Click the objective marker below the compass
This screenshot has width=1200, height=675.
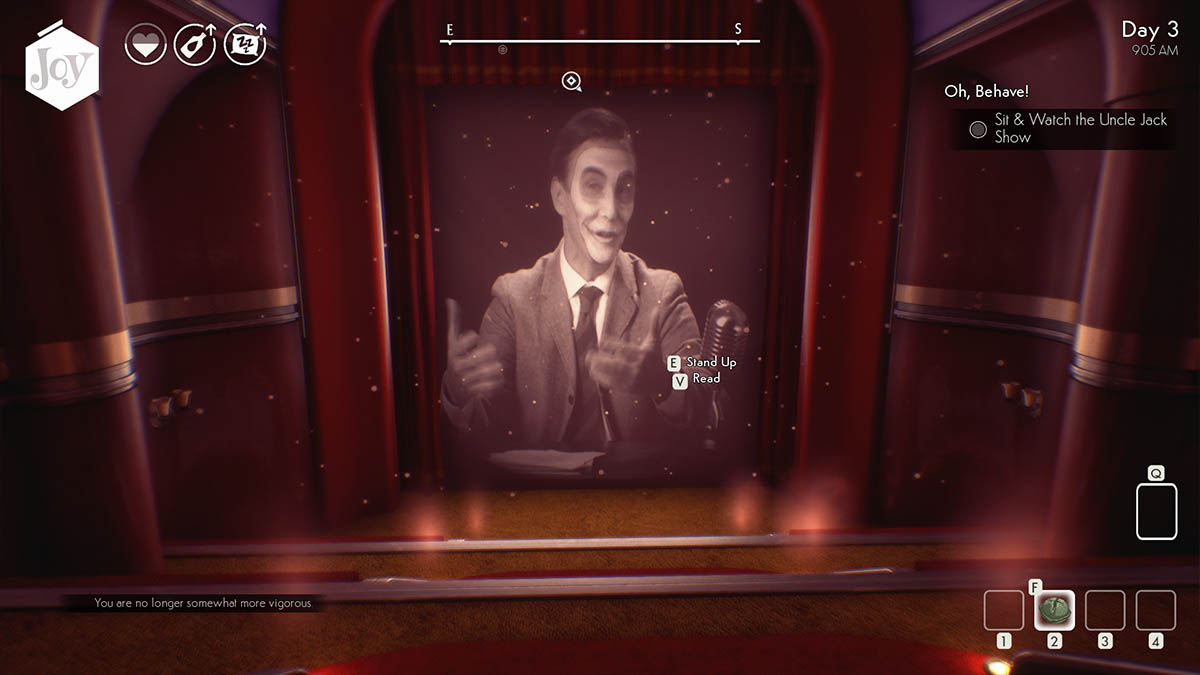(571, 81)
